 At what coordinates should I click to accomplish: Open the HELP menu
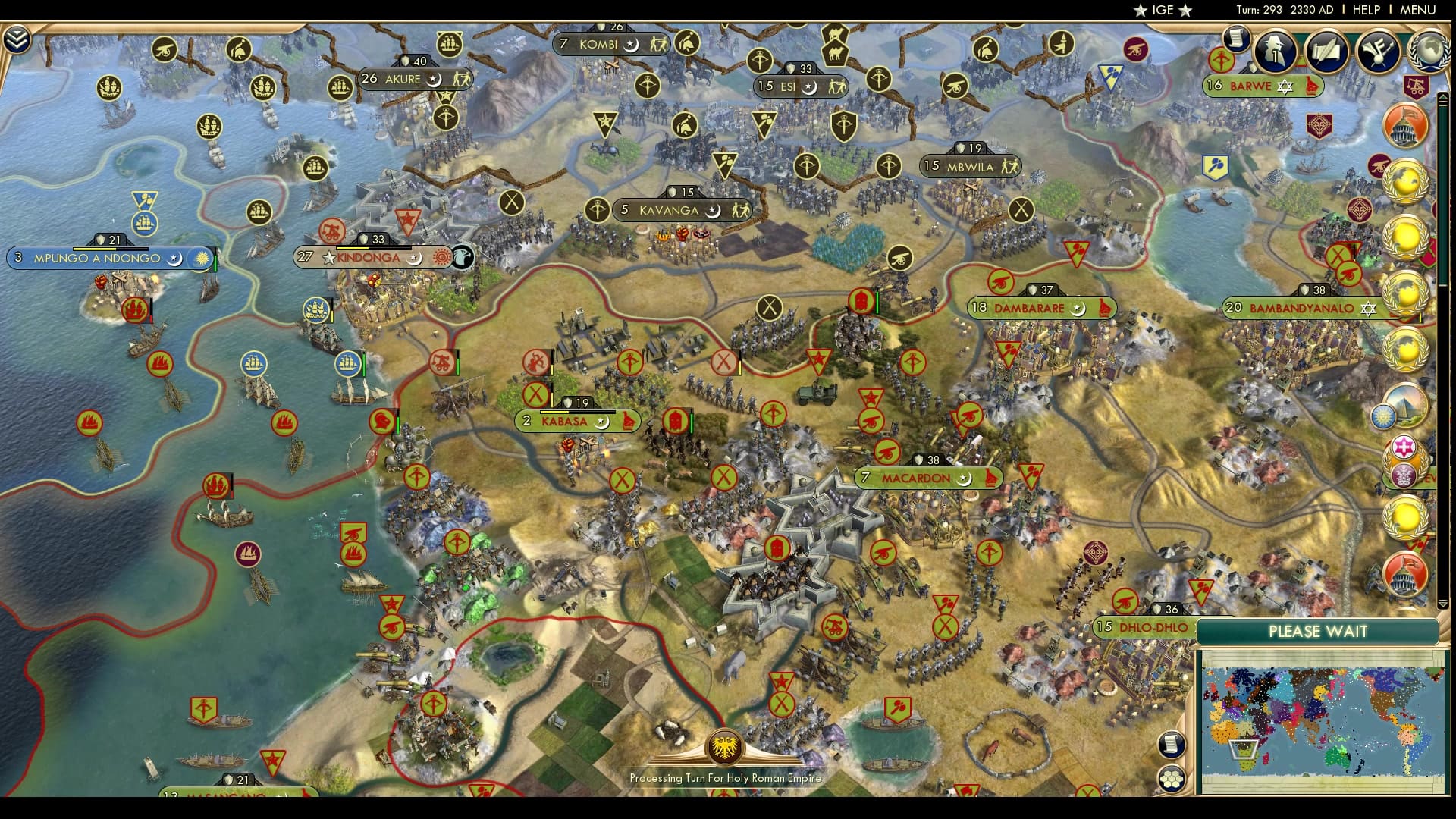(1367, 9)
